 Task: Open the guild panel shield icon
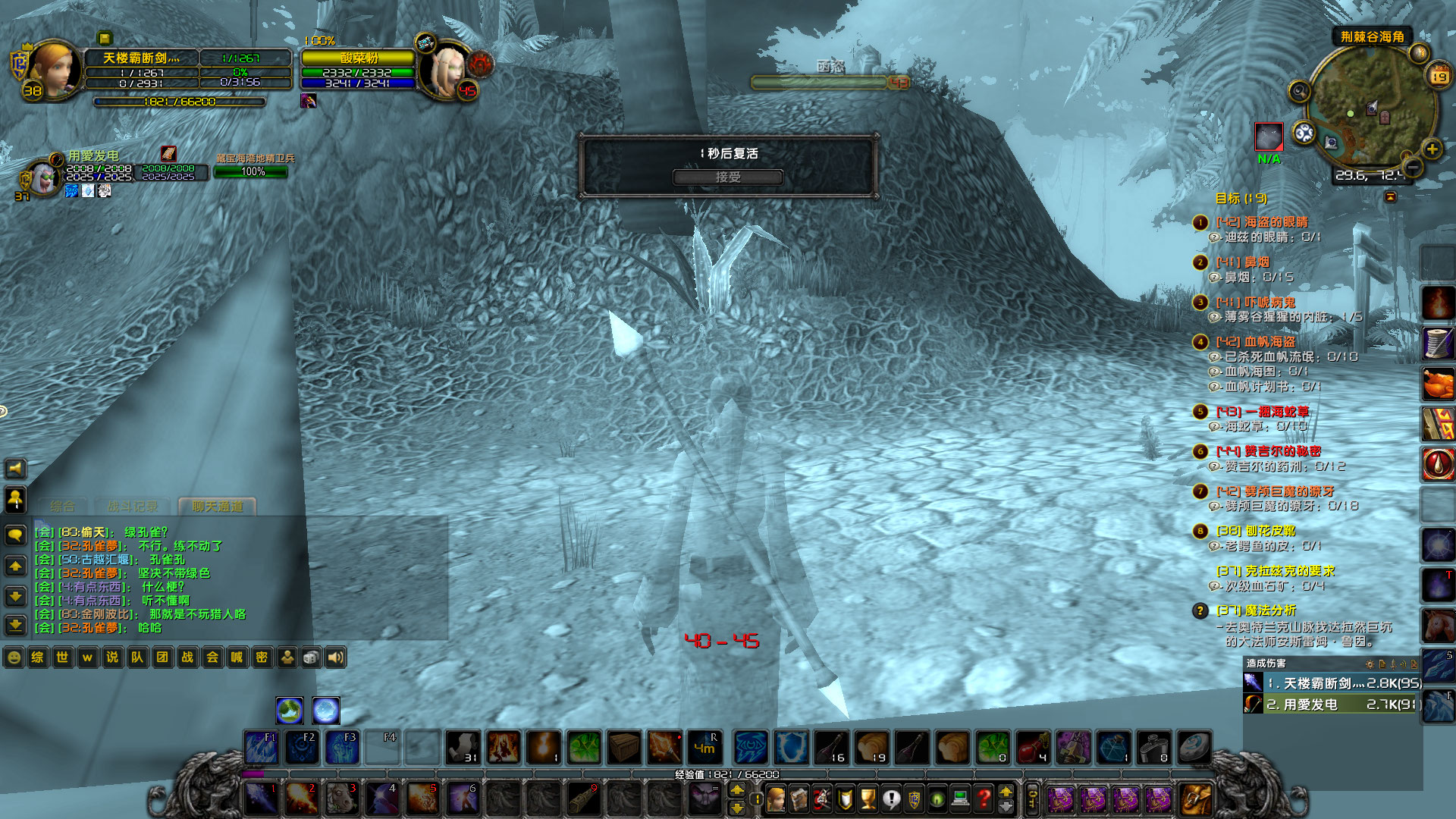914,800
